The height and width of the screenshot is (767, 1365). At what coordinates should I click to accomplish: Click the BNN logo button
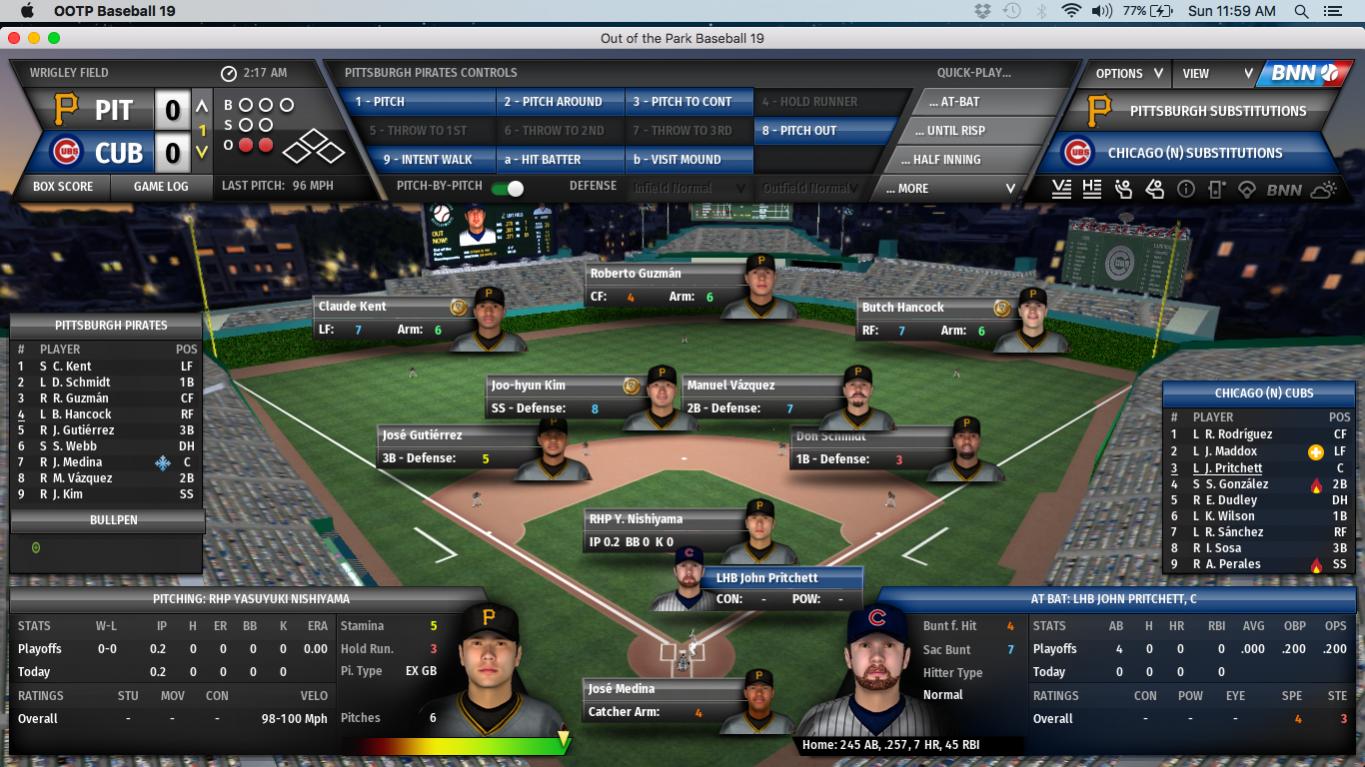1302,73
